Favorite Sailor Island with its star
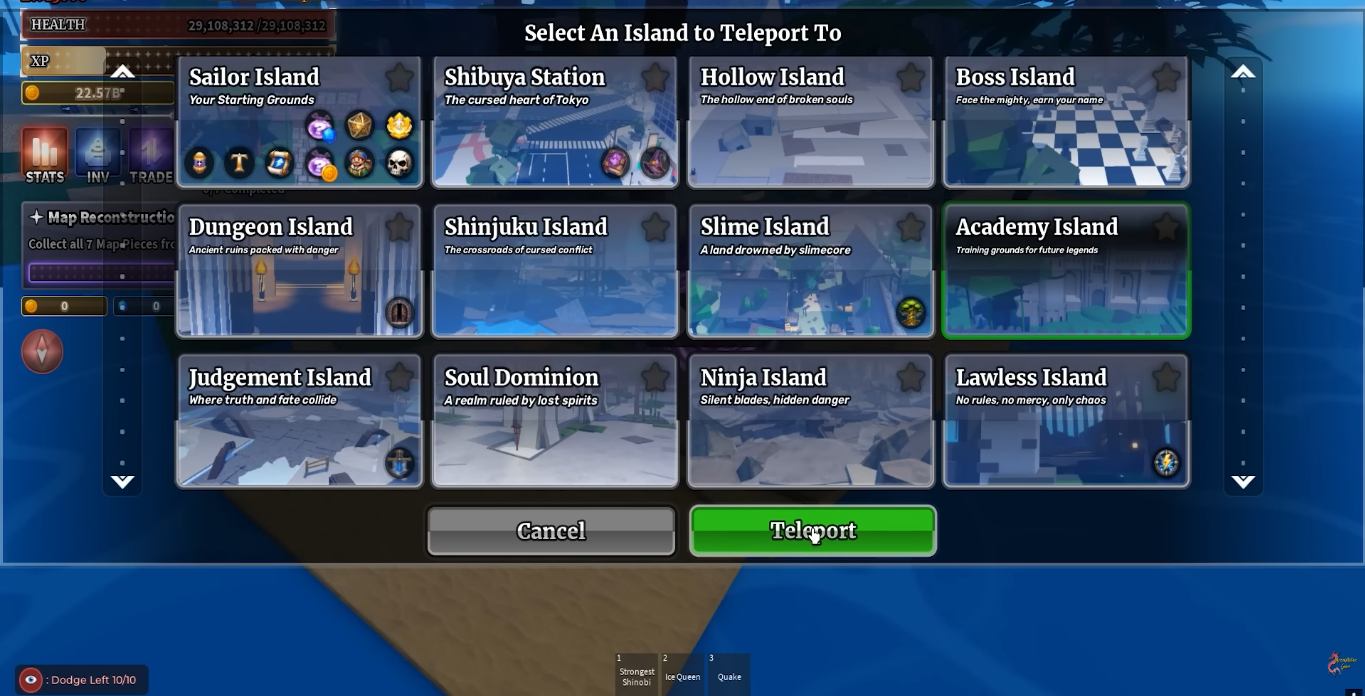1365x696 pixels. [x=399, y=77]
